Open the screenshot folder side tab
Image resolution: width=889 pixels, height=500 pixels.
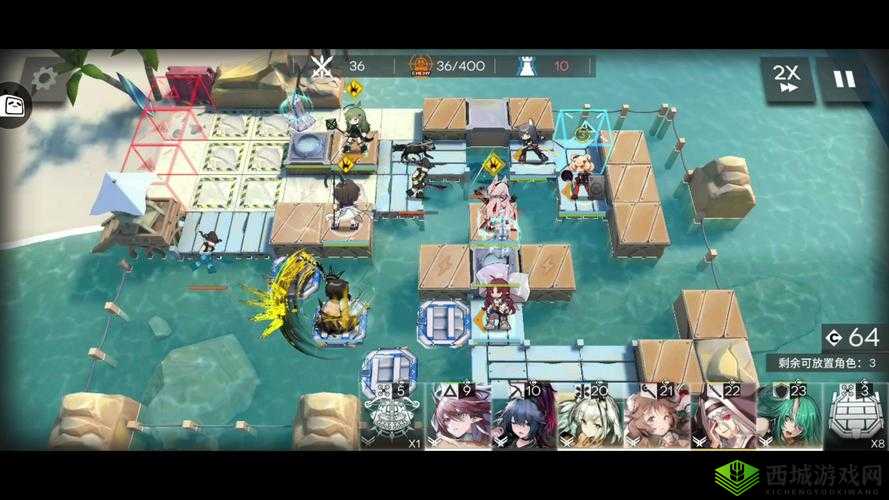13,105
